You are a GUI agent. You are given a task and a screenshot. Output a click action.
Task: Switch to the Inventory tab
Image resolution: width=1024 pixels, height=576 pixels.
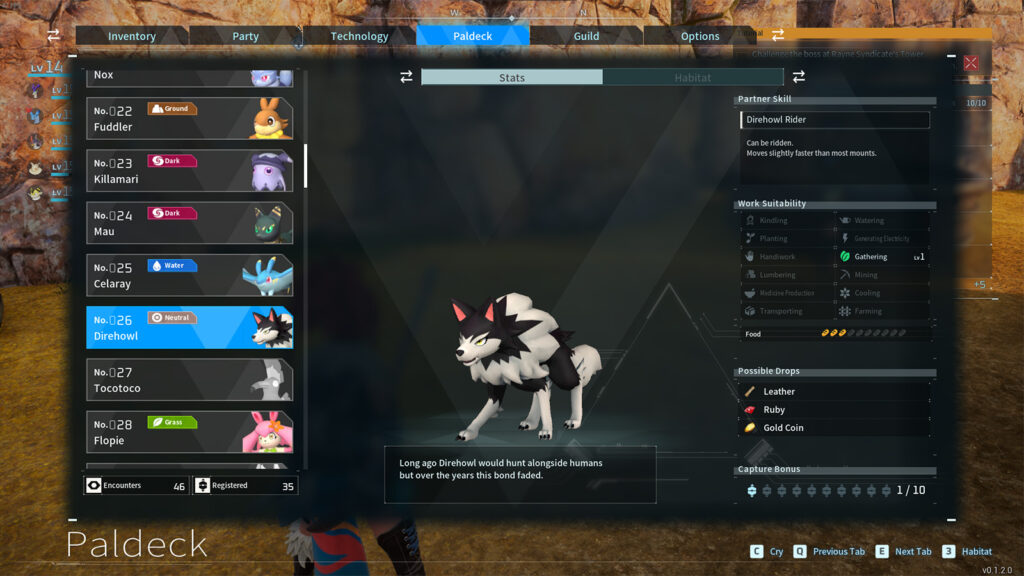131,36
